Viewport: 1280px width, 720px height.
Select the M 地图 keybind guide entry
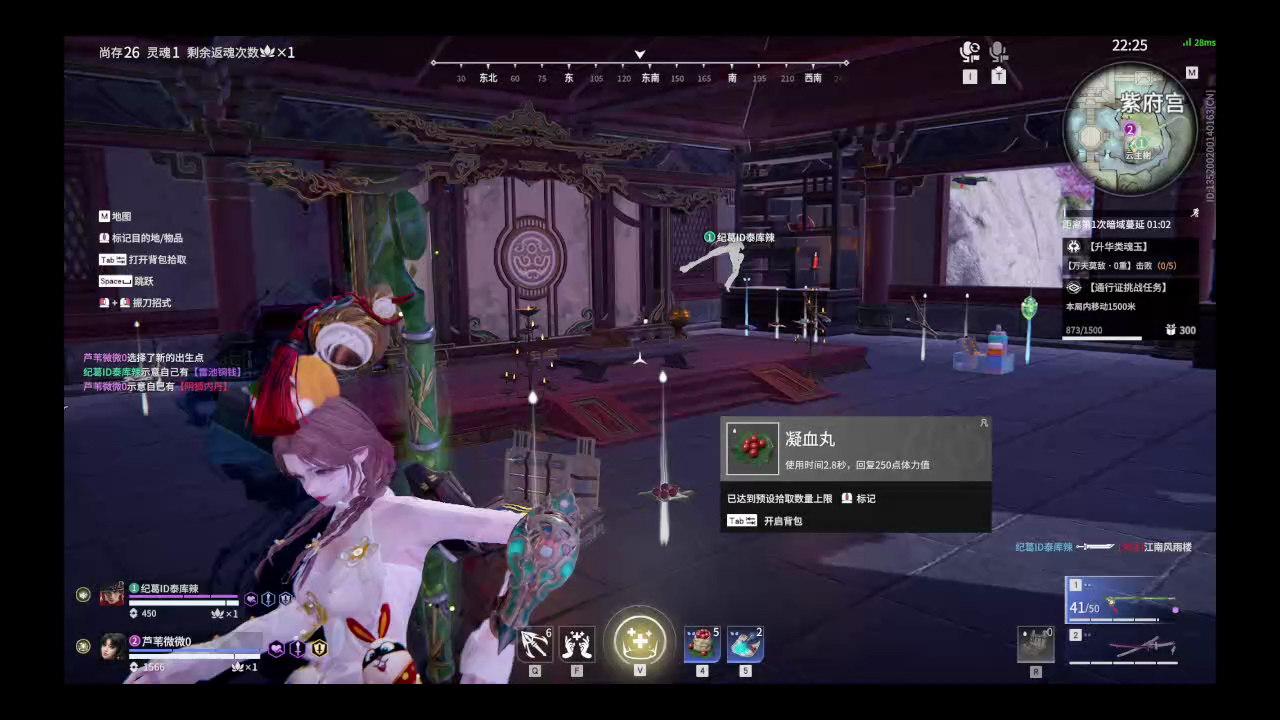click(x=113, y=216)
